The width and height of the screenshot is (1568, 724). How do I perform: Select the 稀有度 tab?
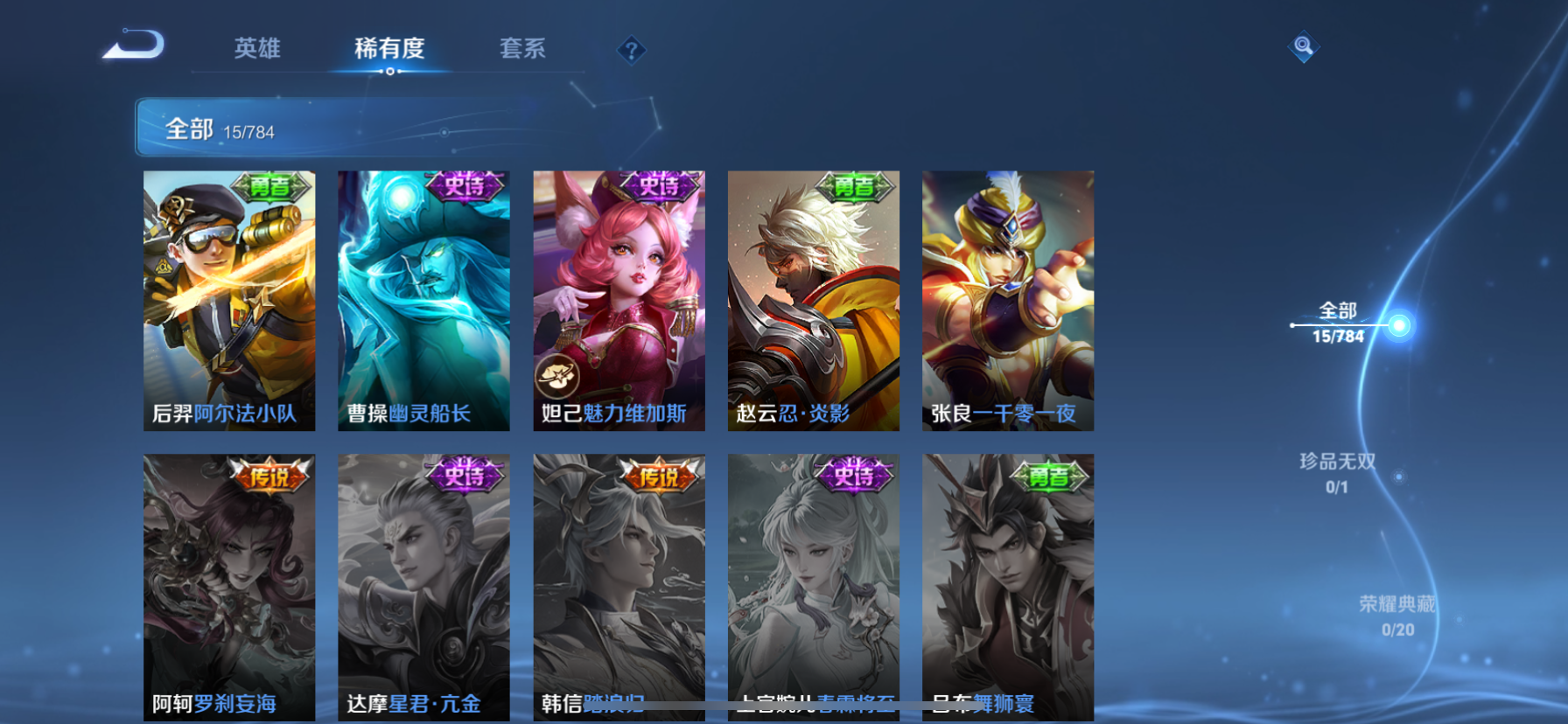[388, 50]
